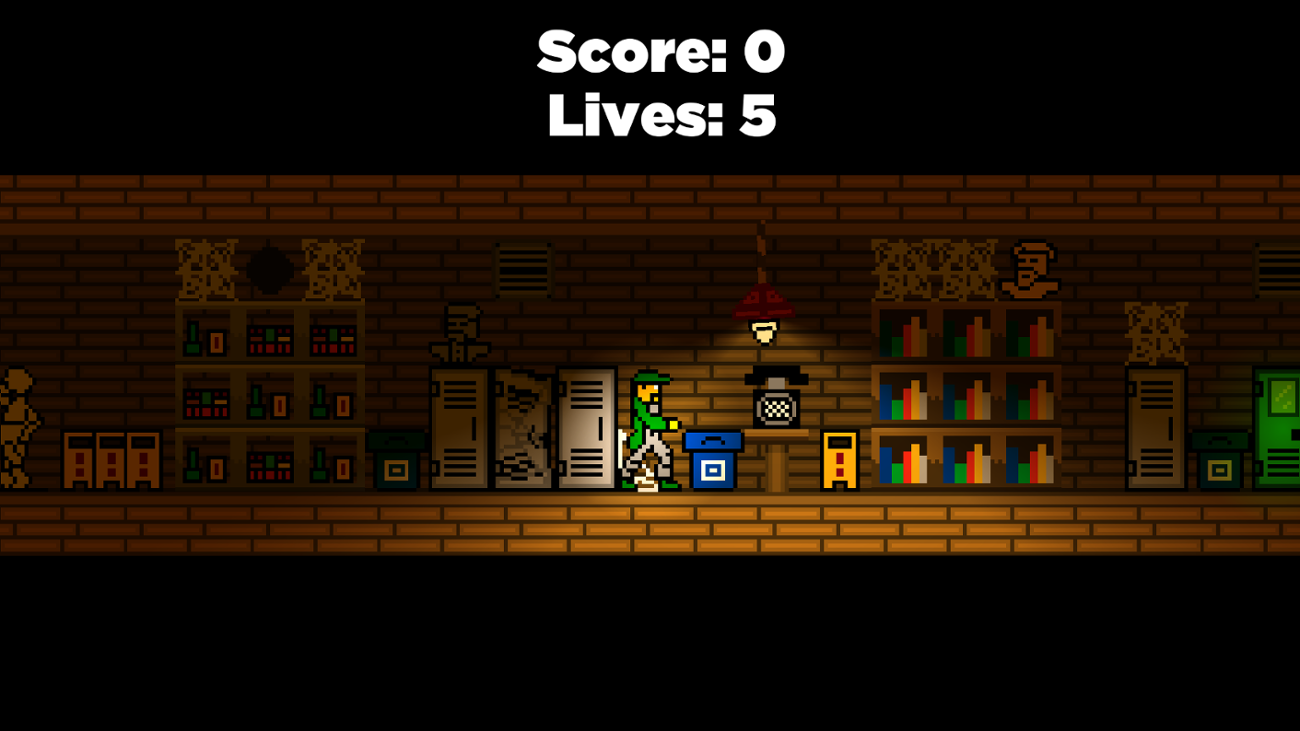Toggle the glowing light bulb under the lamp
This screenshot has width=1300, height=731.
(x=763, y=332)
